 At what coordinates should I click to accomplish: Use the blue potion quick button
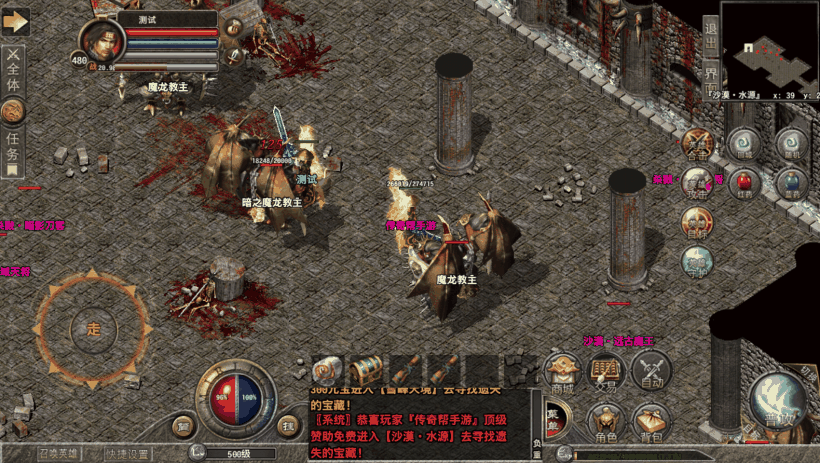(x=791, y=183)
